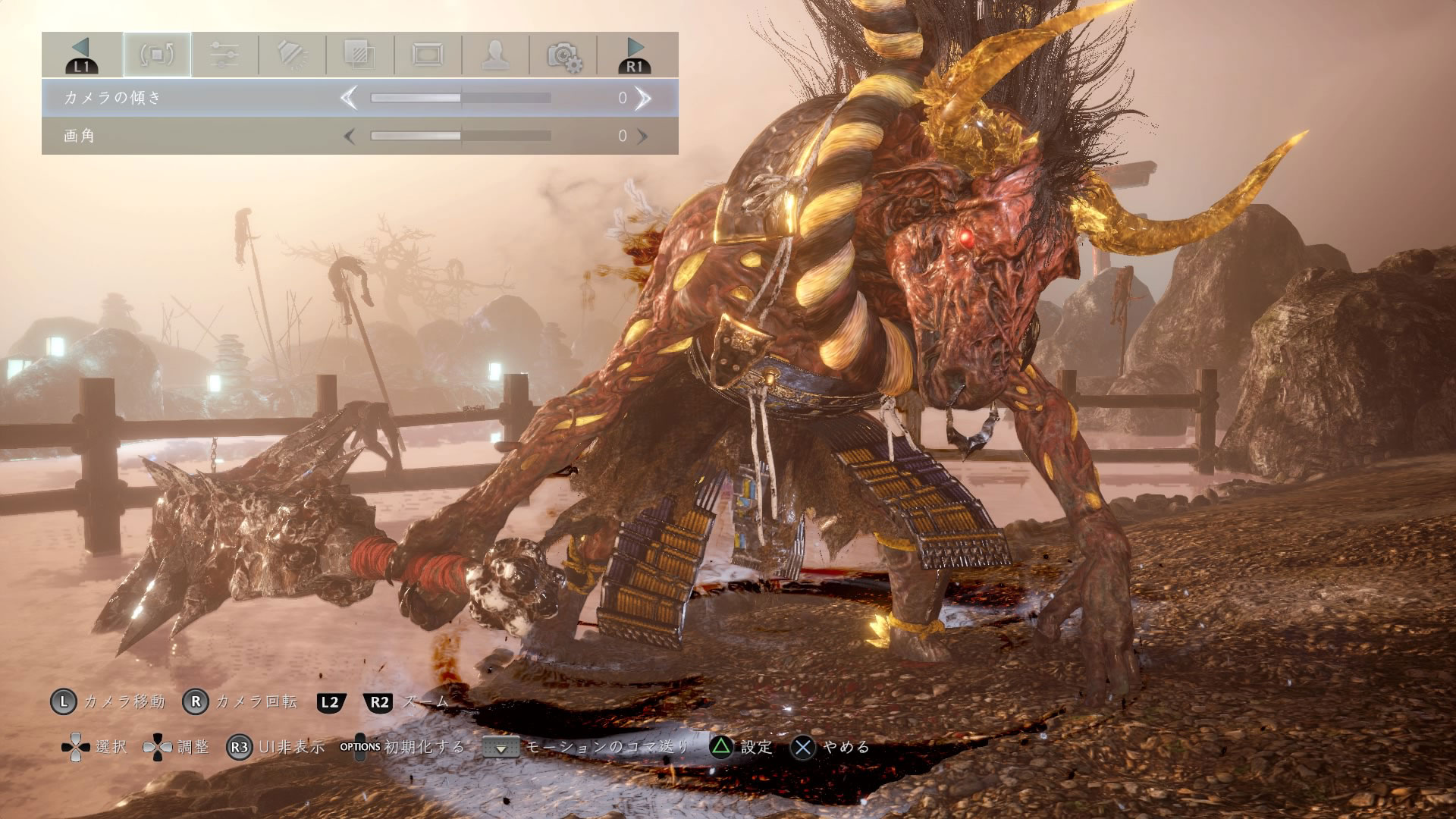Viewport: 1456px width, 819px height.
Task: Click the 画角 slider bar
Action: point(460,136)
